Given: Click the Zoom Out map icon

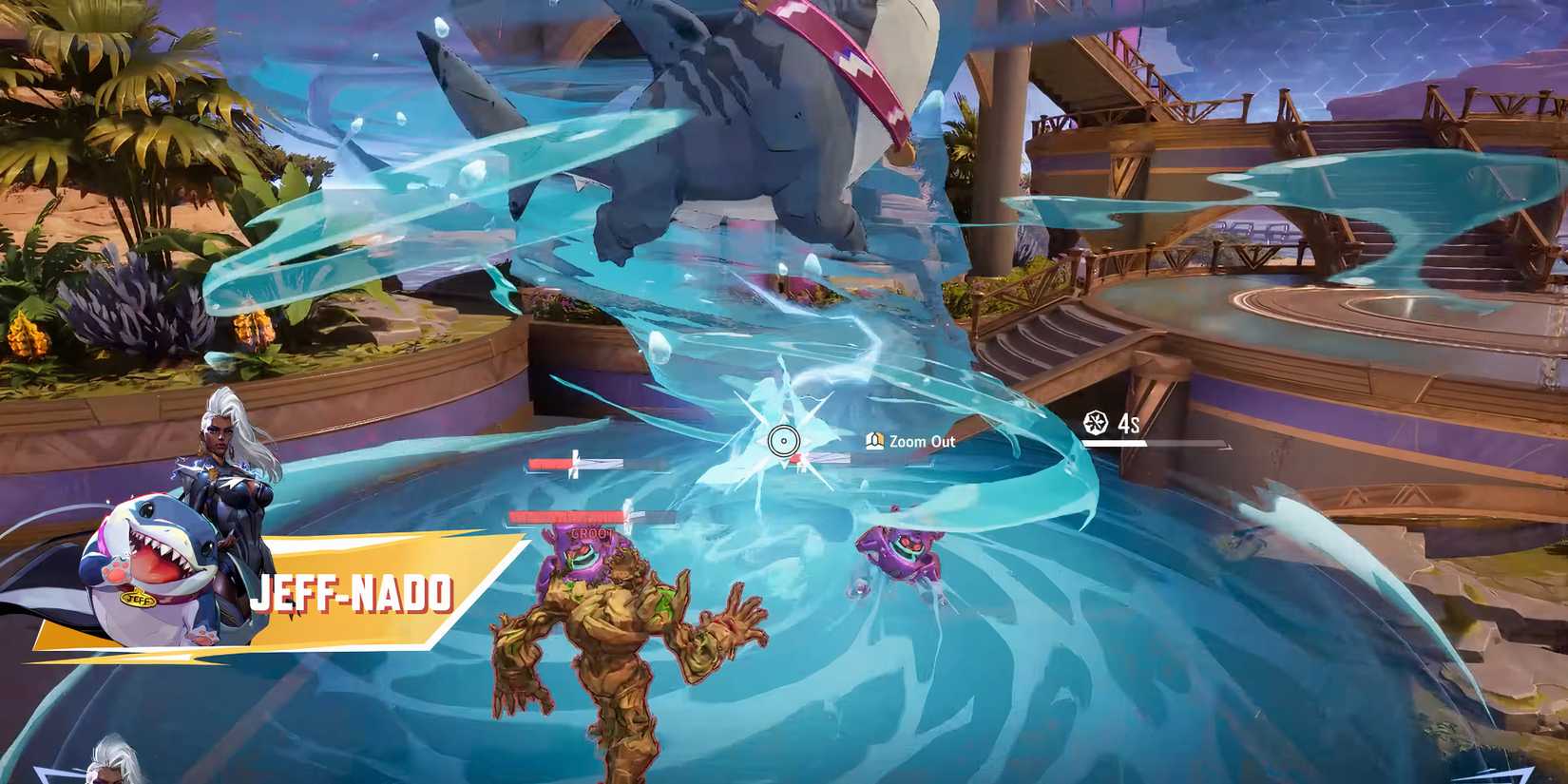Looking at the screenshot, I should pos(874,442).
